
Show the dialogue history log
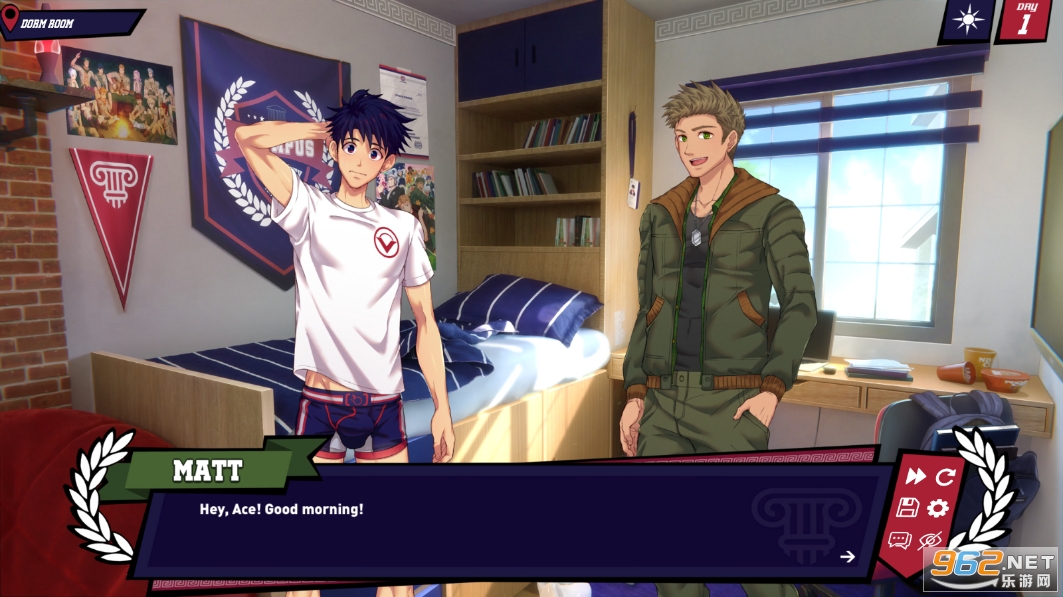[x=899, y=540]
